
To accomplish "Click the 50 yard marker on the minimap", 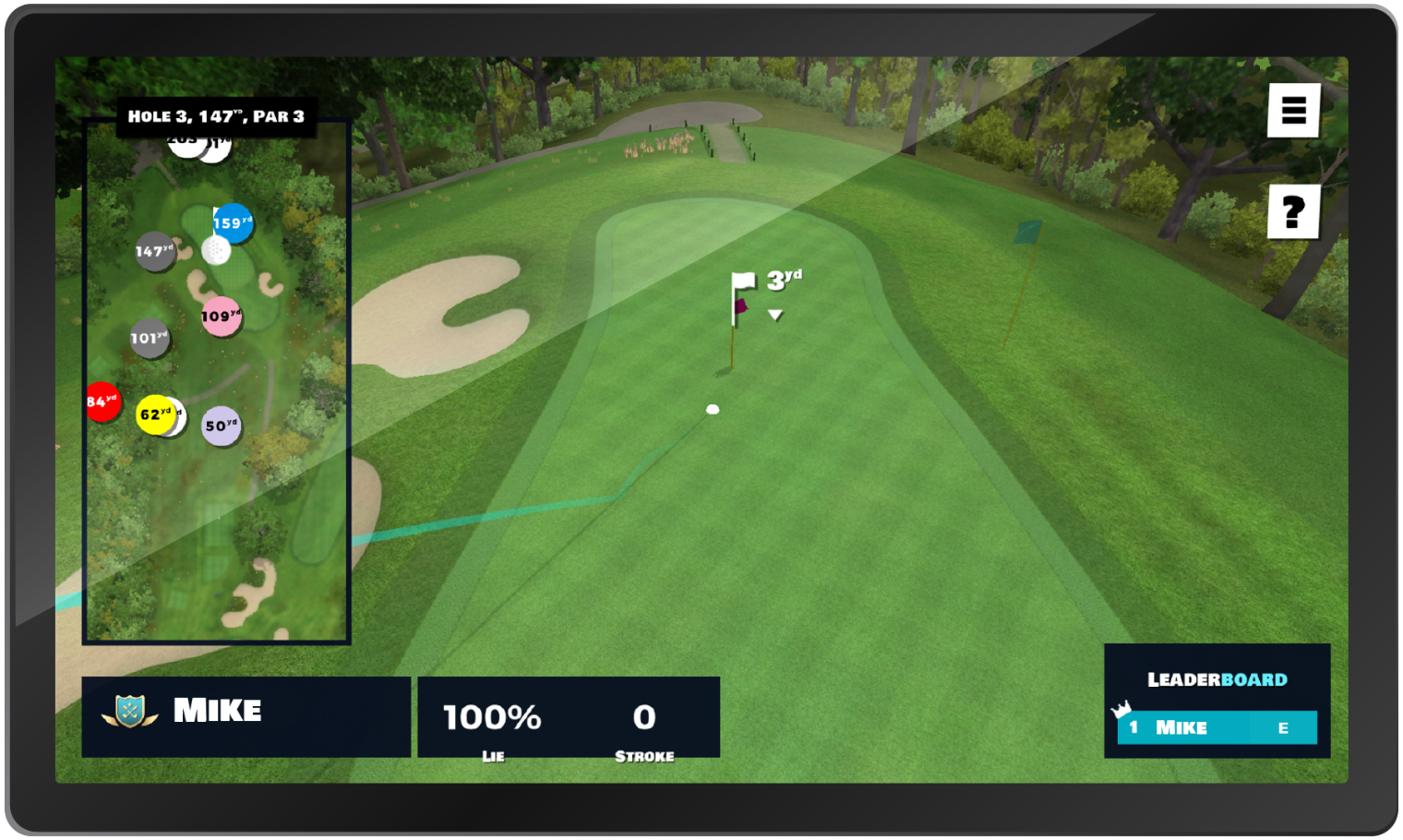I will click(x=221, y=426).
